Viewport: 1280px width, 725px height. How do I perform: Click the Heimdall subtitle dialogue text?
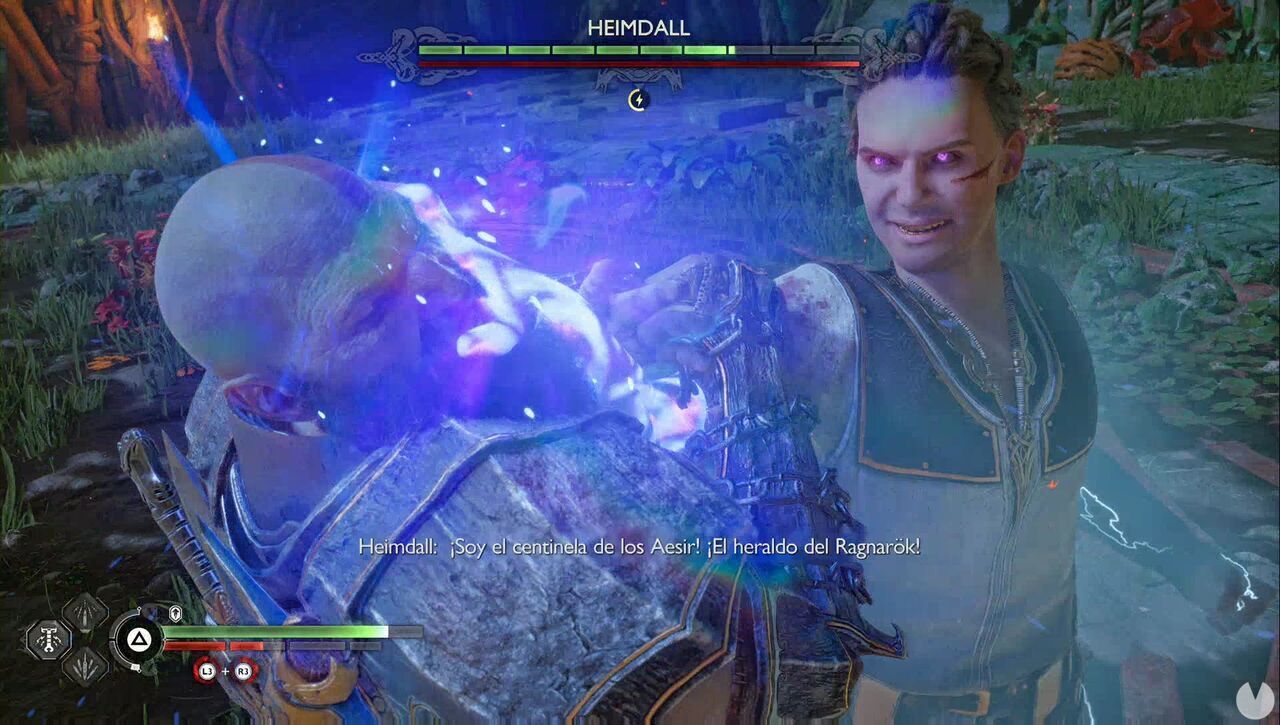click(x=640, y=547)
